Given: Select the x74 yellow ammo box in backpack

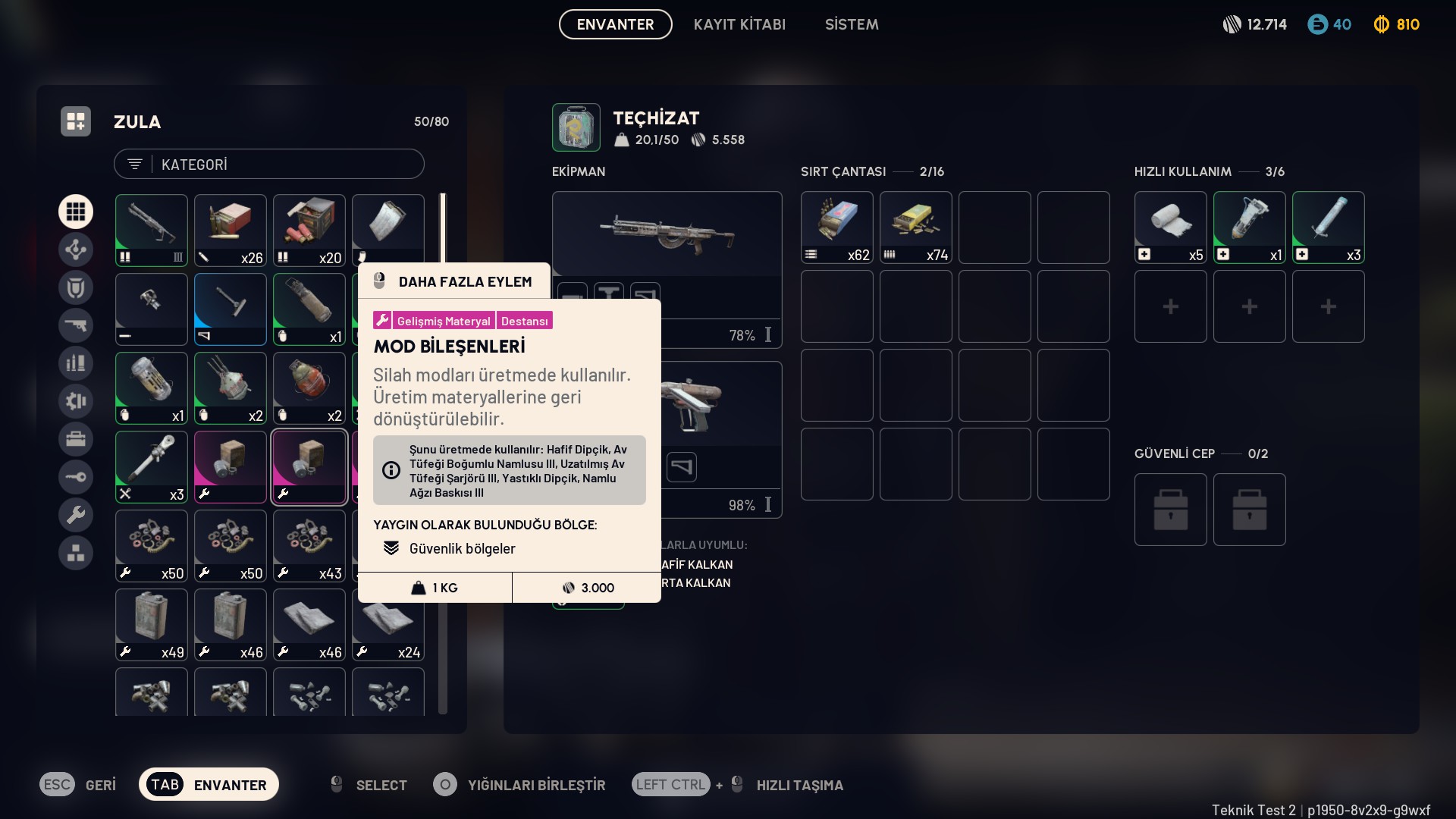Looking at the screenshot, I should coord(916,227).
